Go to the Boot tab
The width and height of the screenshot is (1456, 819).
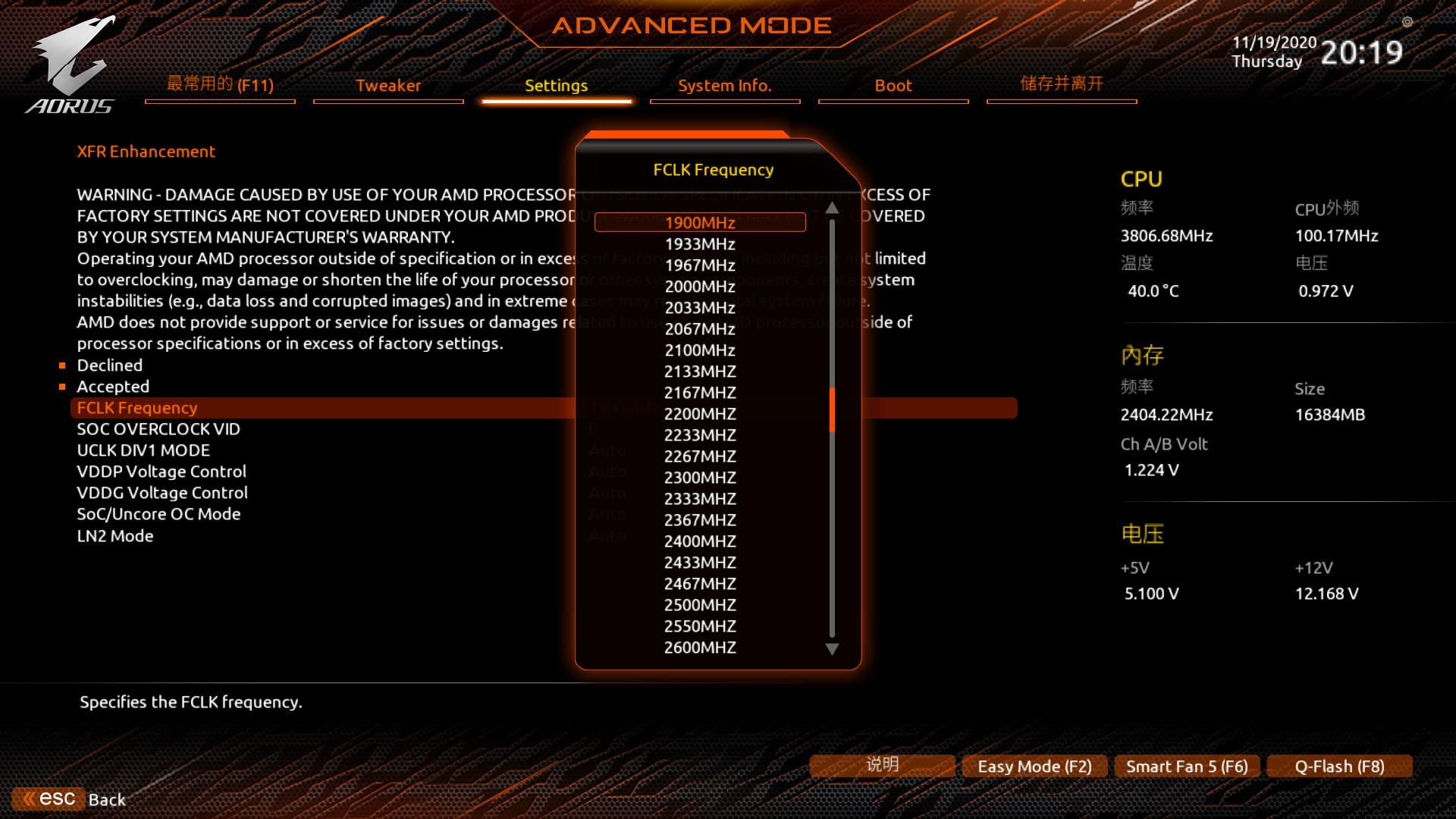893,86
